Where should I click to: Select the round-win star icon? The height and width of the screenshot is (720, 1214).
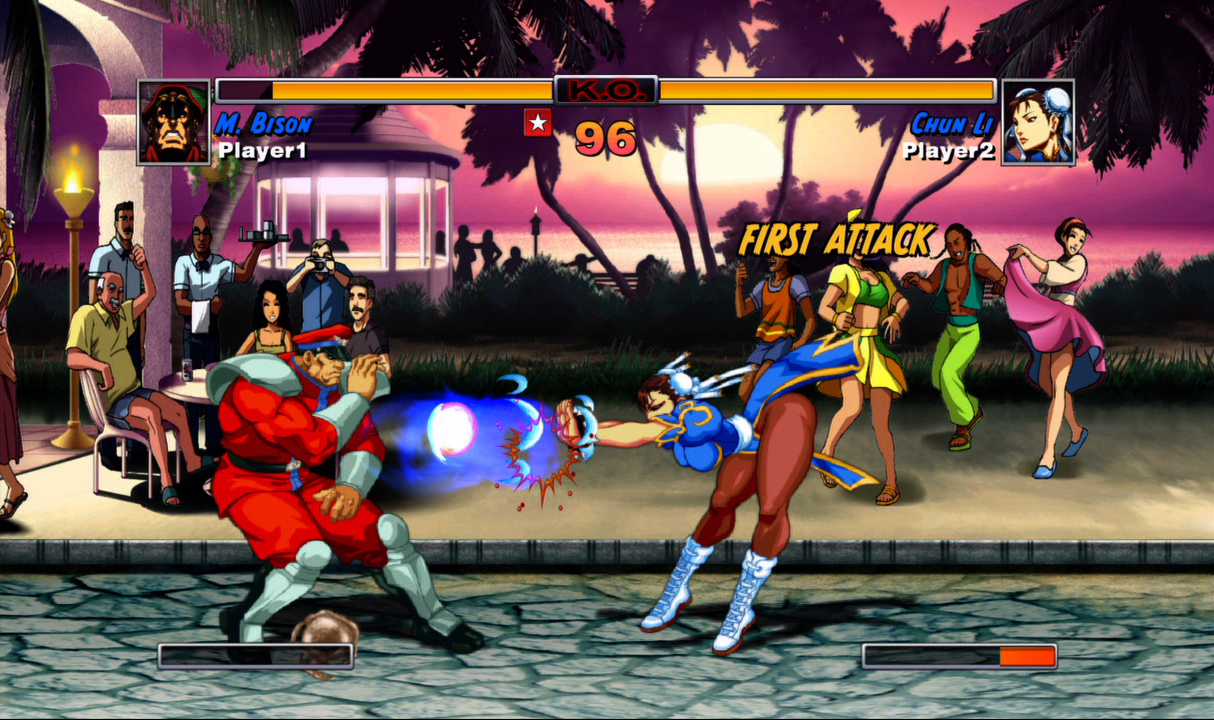point(538,123)
